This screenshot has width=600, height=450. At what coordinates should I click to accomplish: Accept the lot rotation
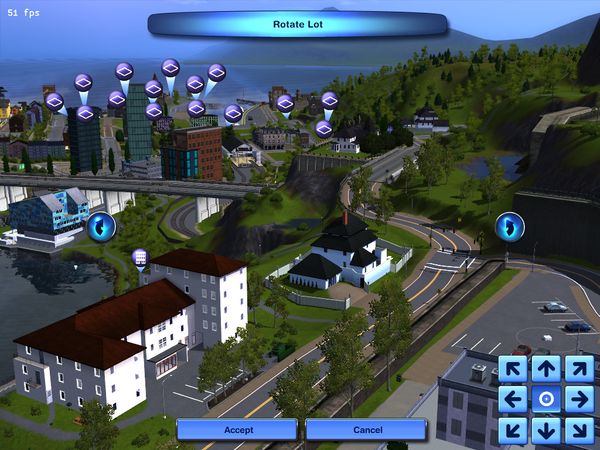(237, 429)
